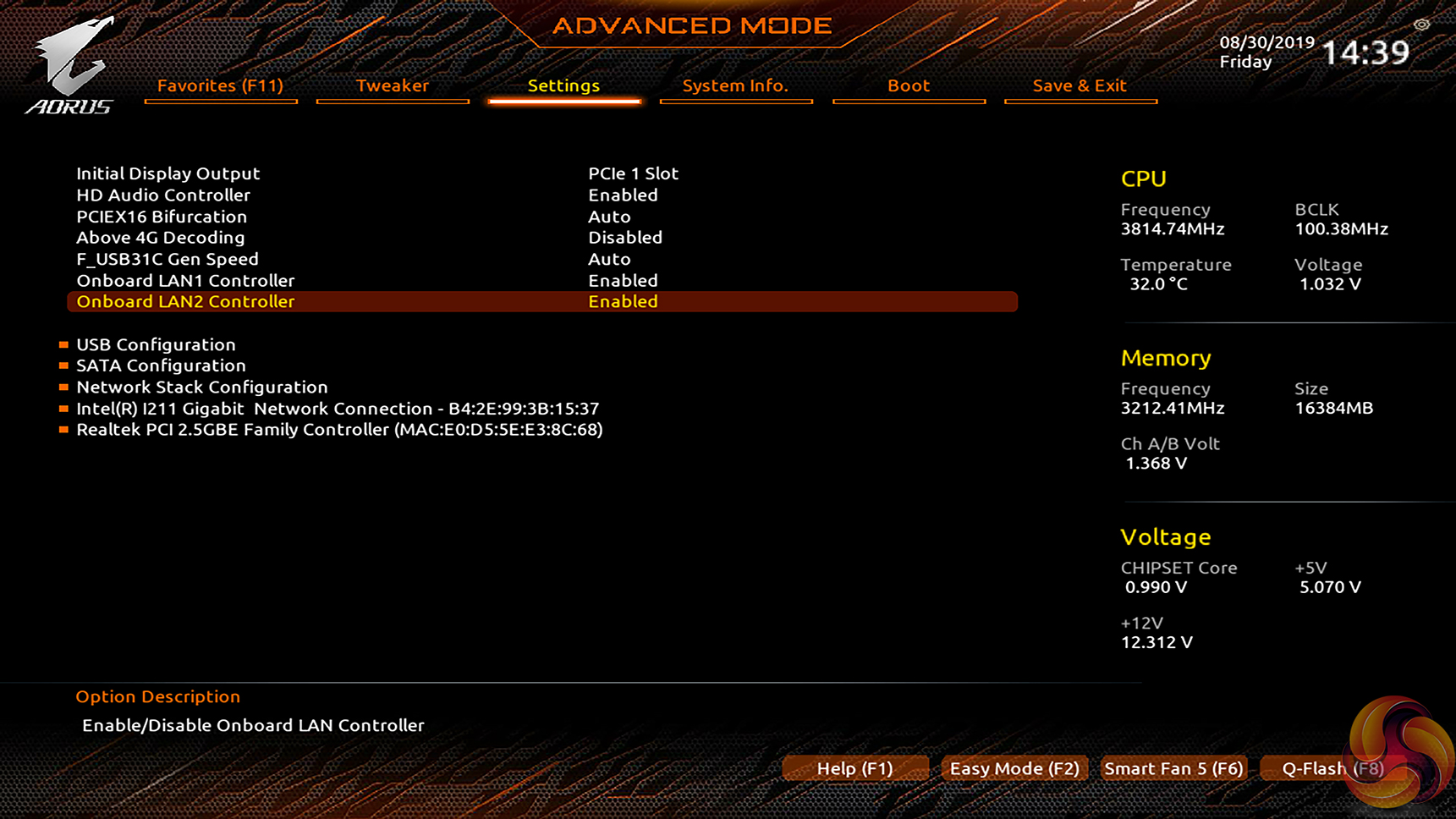Open the SATA Configuration submenu
This screenshot has height=819, width=1456.
pos(161,366)
